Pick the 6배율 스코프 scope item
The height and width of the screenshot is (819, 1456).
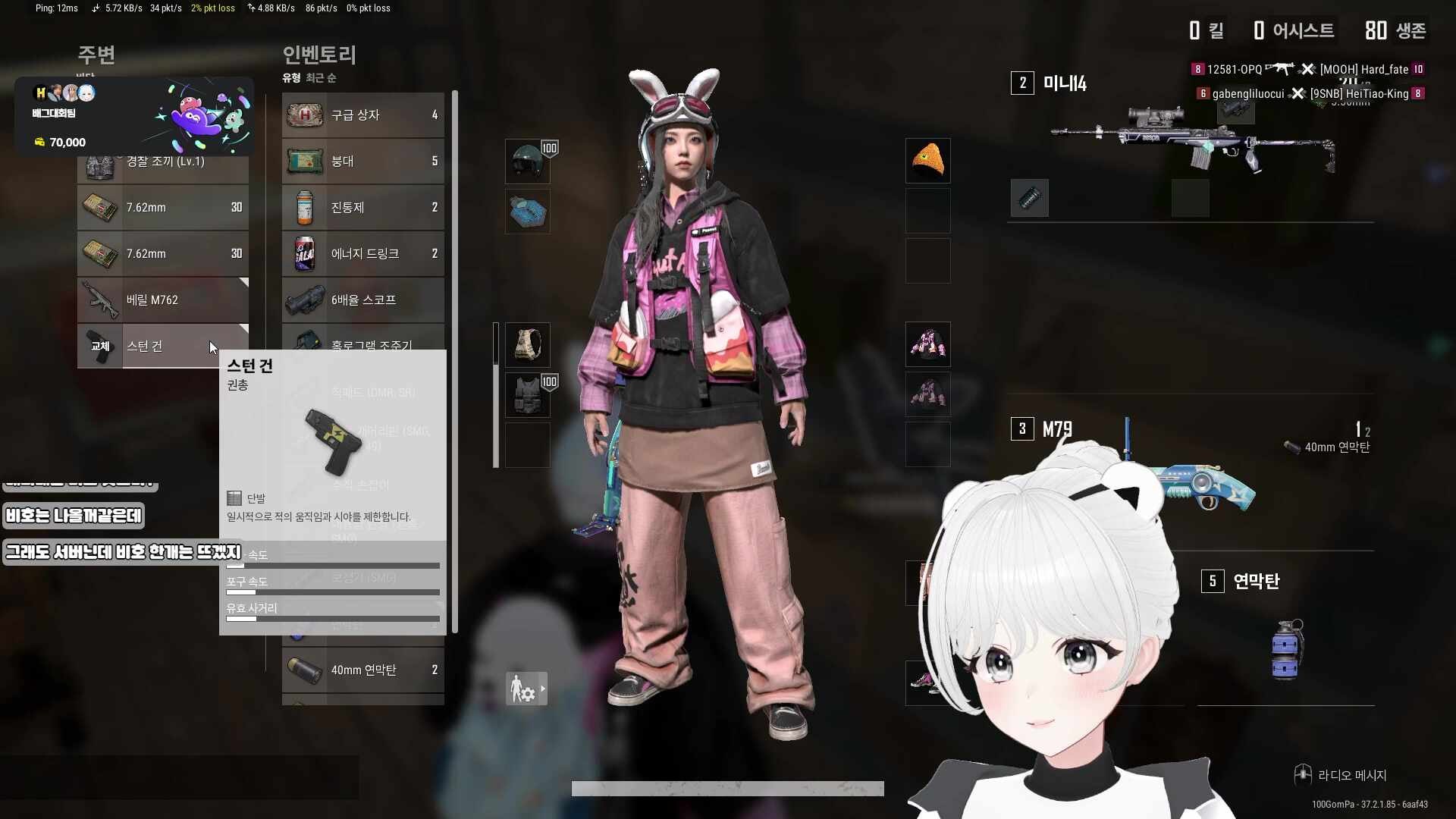(362, 300)
